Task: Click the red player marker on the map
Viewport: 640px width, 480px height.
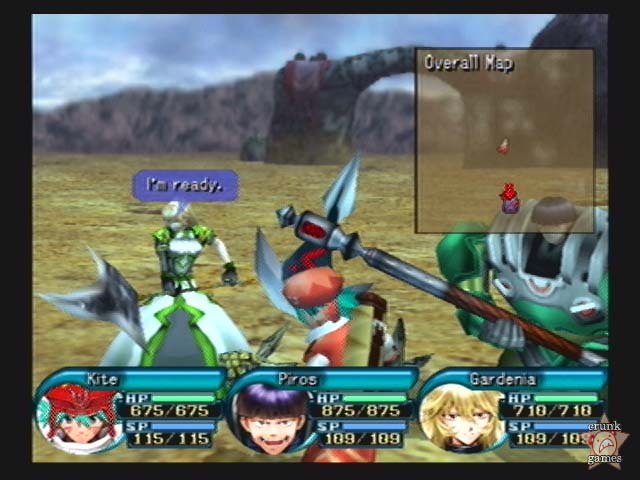Action: (x=509, y=197)
